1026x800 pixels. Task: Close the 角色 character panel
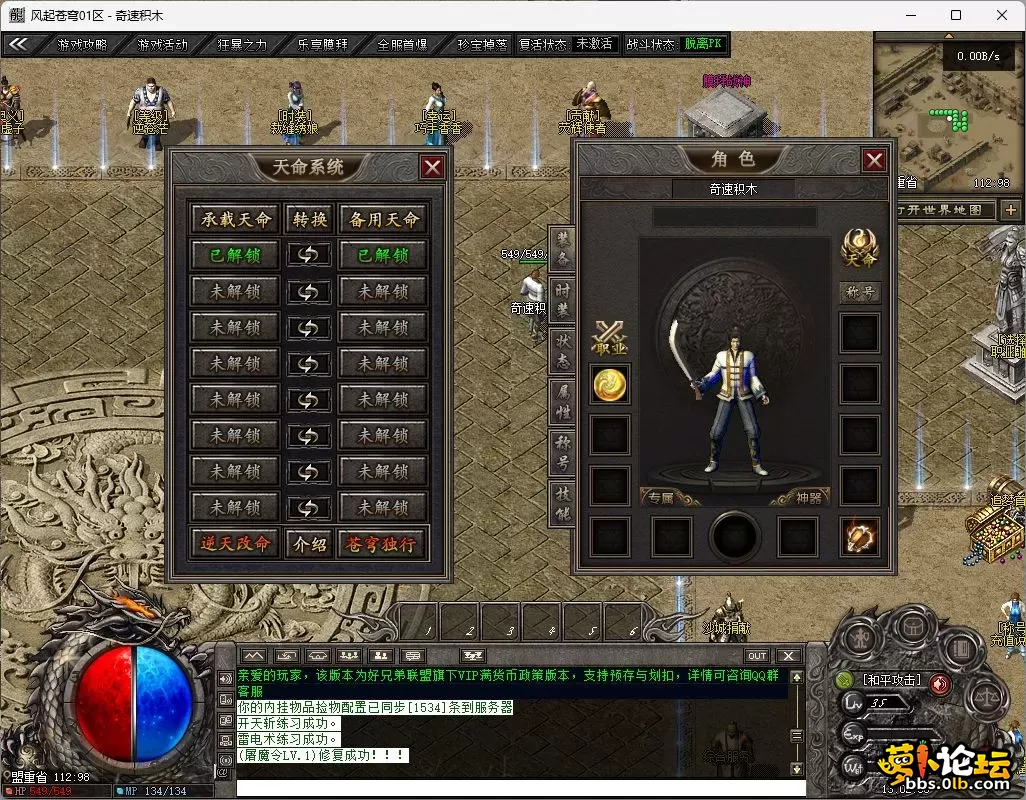(874, 160)
